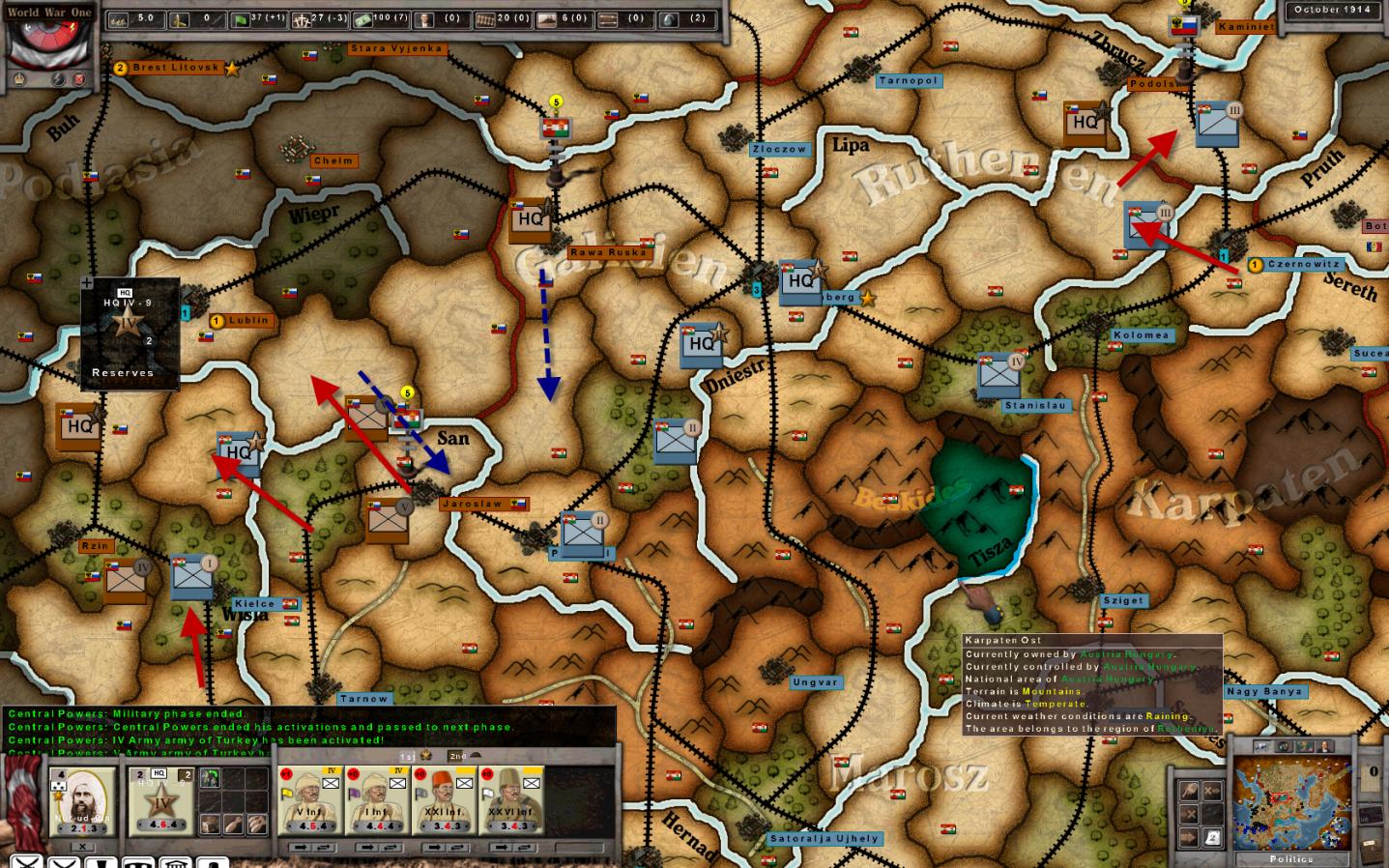
Task: Open the HQ IV-9 Reserves box on the map
Action: 130,334
